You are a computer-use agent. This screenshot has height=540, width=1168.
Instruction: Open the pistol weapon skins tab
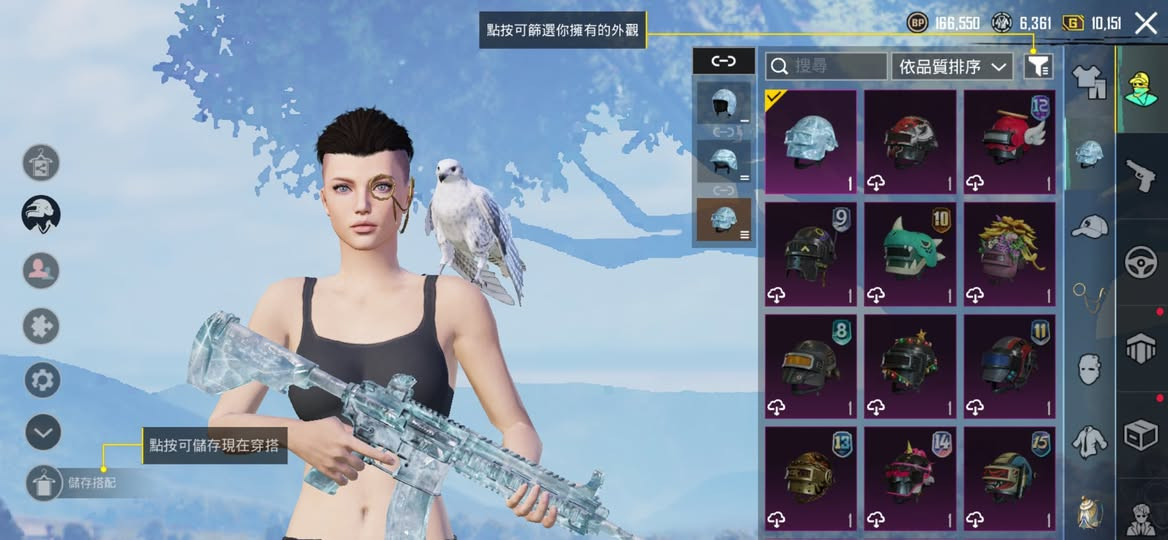pyautogui.click(x=1141, y=176)
